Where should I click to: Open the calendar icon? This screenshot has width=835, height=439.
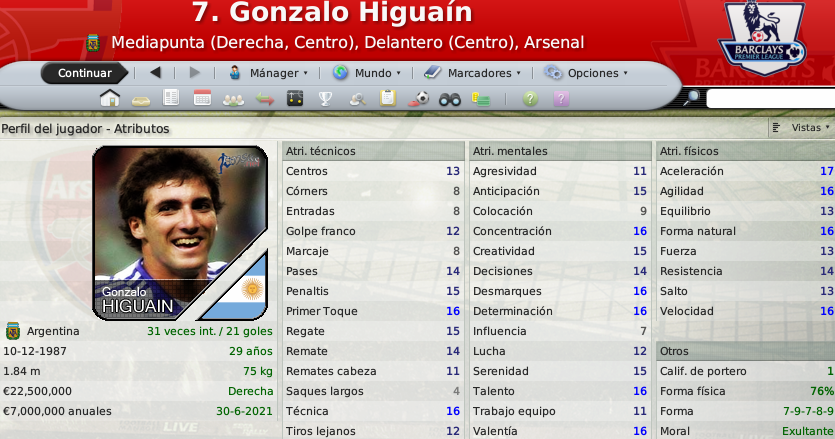tap(202, 98)
